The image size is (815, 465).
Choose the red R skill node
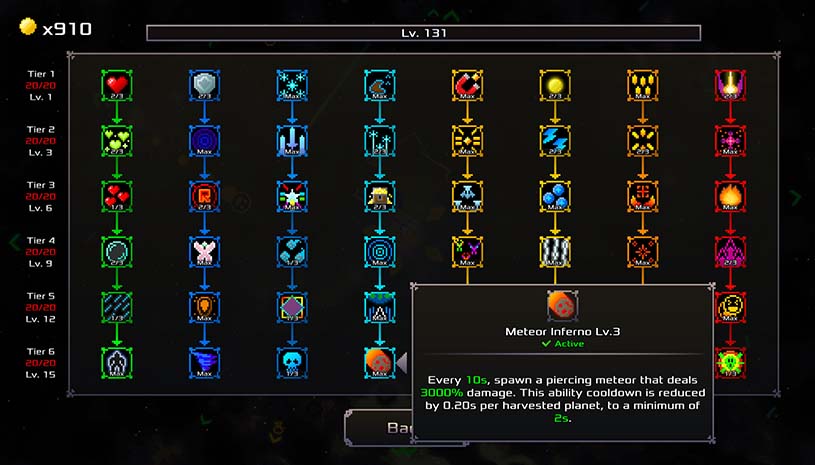click(204, 195)
